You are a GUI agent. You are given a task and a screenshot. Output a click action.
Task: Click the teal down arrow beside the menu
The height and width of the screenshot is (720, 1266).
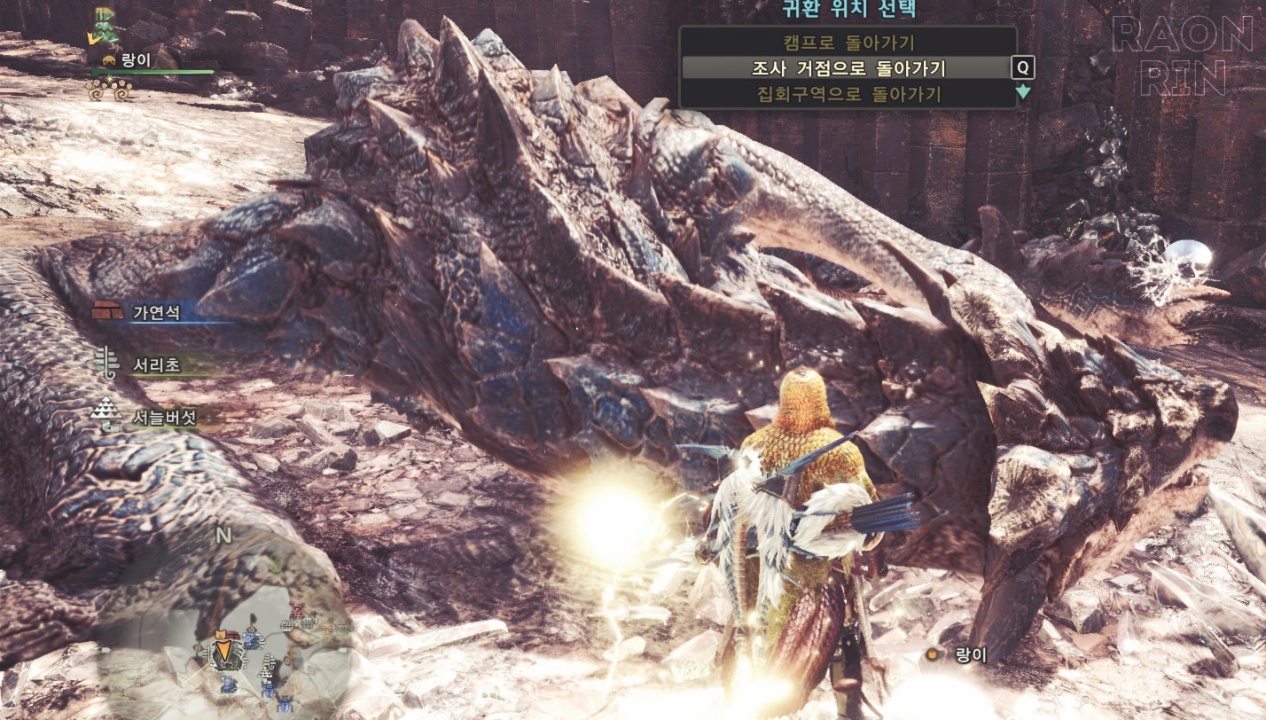[1023, 93]
